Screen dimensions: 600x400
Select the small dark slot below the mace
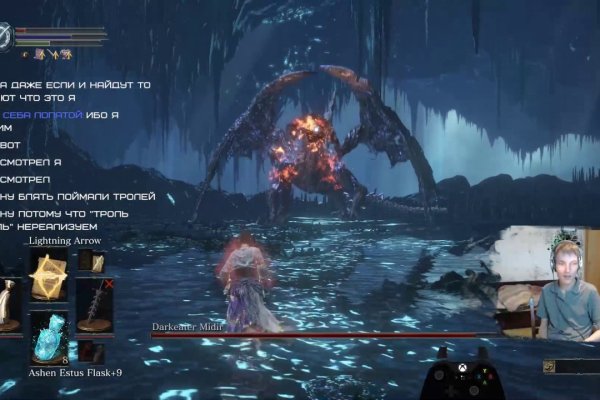91,351
